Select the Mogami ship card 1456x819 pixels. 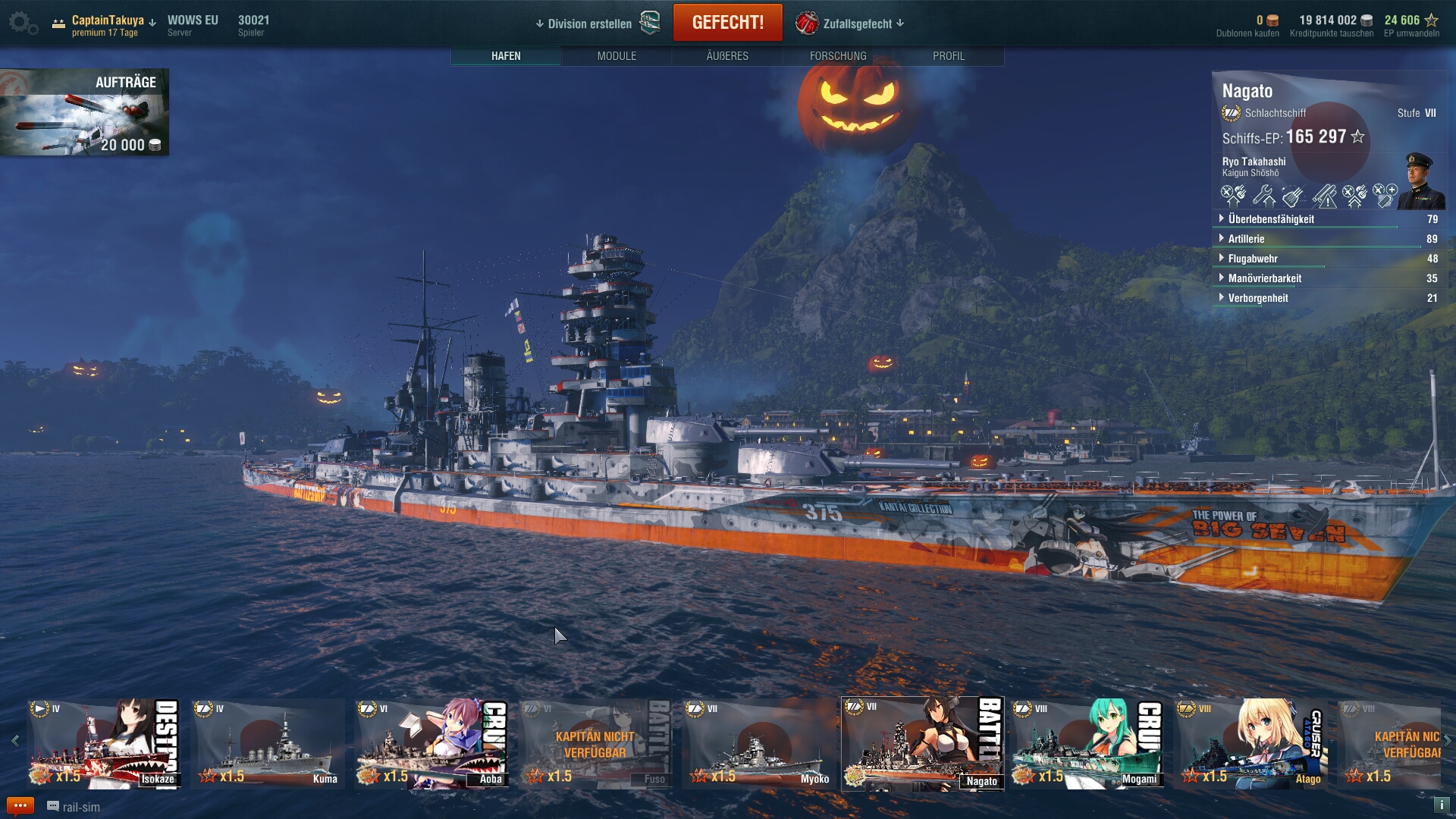[x=1087, y=744]
